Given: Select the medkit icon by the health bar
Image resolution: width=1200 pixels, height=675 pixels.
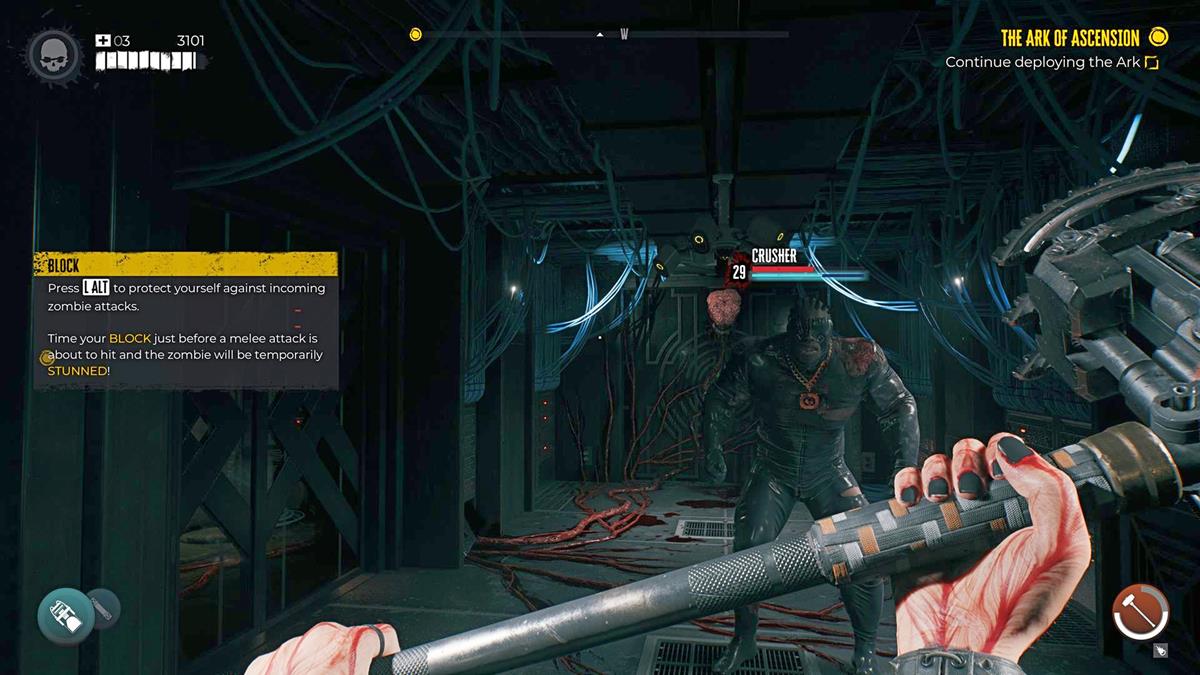Looking at the screenshot, I should (102, 41).
